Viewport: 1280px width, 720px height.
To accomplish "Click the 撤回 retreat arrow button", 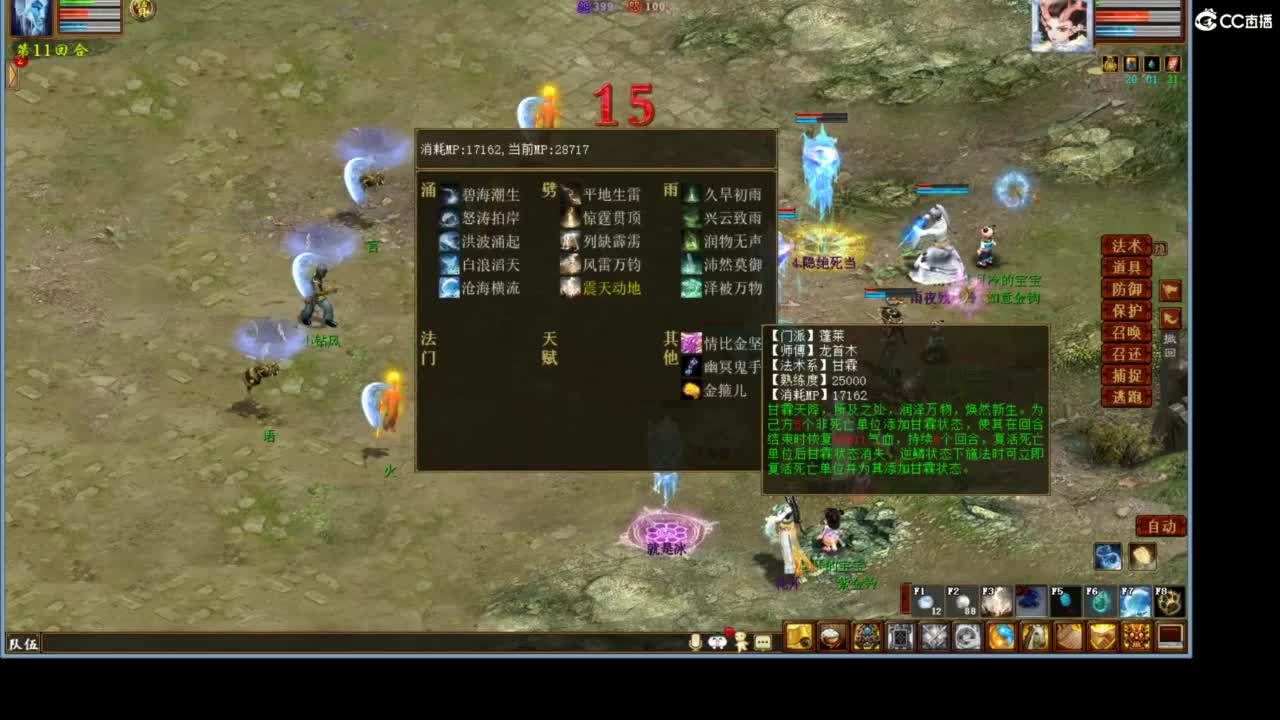I will point(1171,317).
